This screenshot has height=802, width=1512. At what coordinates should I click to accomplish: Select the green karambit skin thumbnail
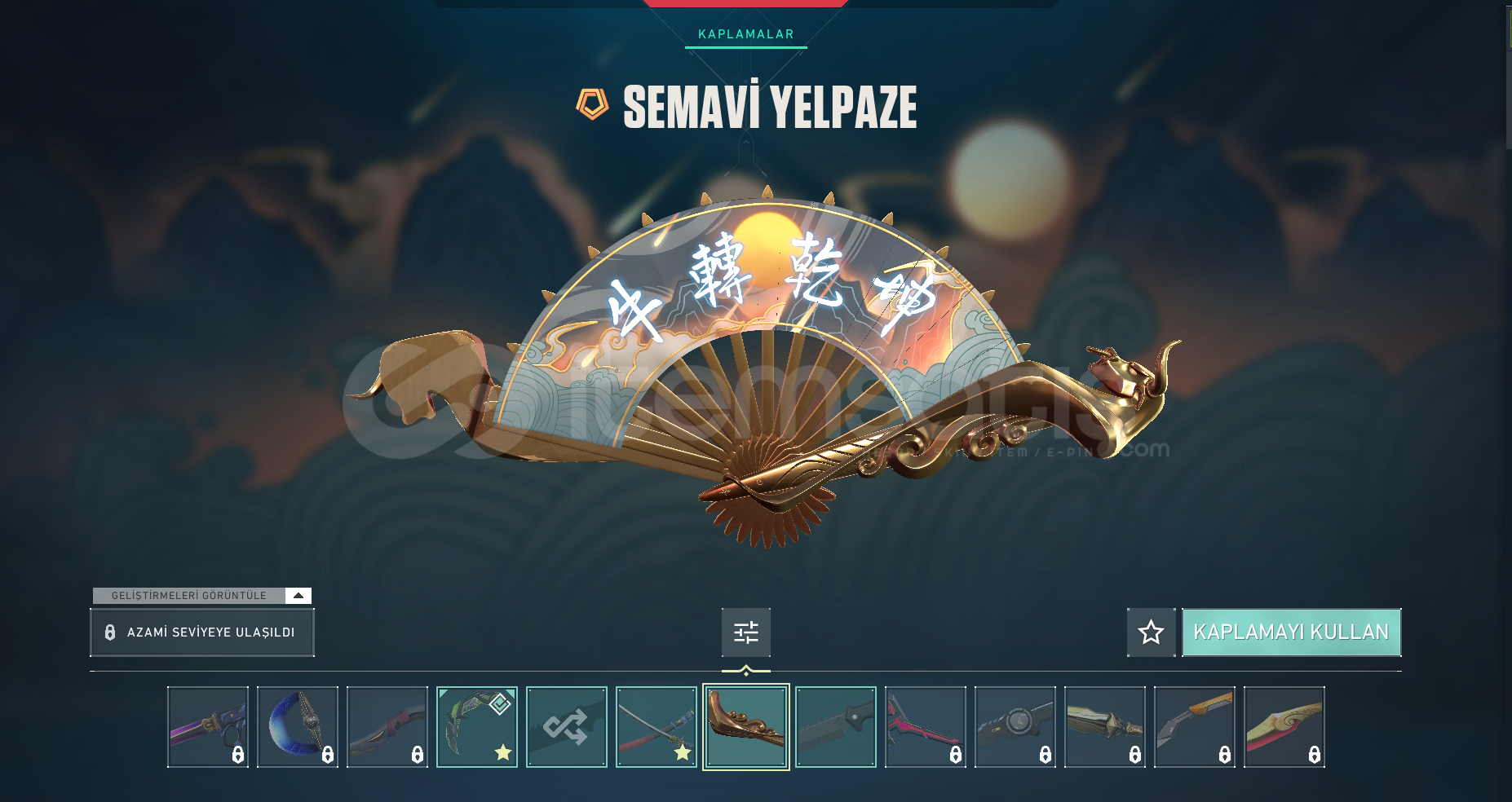(x=477, y=727)
